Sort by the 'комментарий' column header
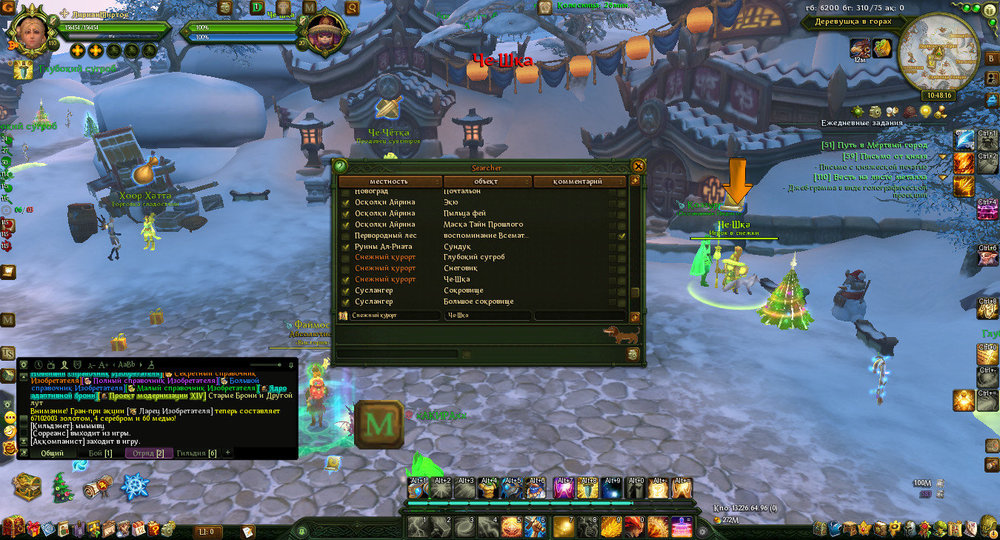1000x540 pixels. coord(579,182)
